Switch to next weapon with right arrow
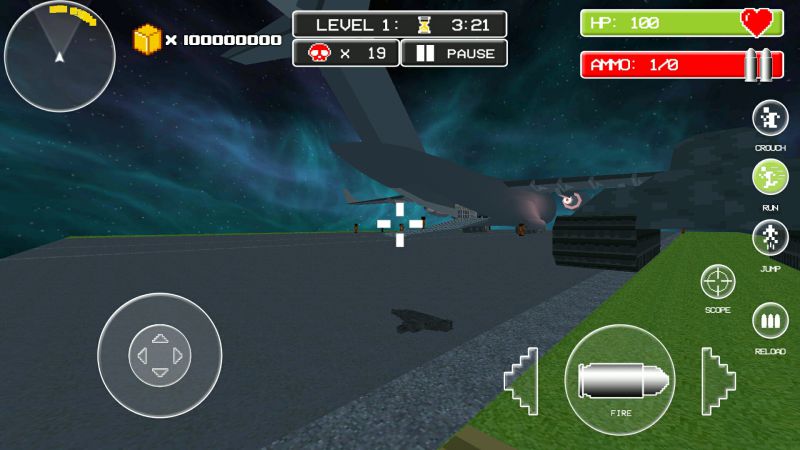The width and height of the screenshot is (800, 450). [718, 380]
